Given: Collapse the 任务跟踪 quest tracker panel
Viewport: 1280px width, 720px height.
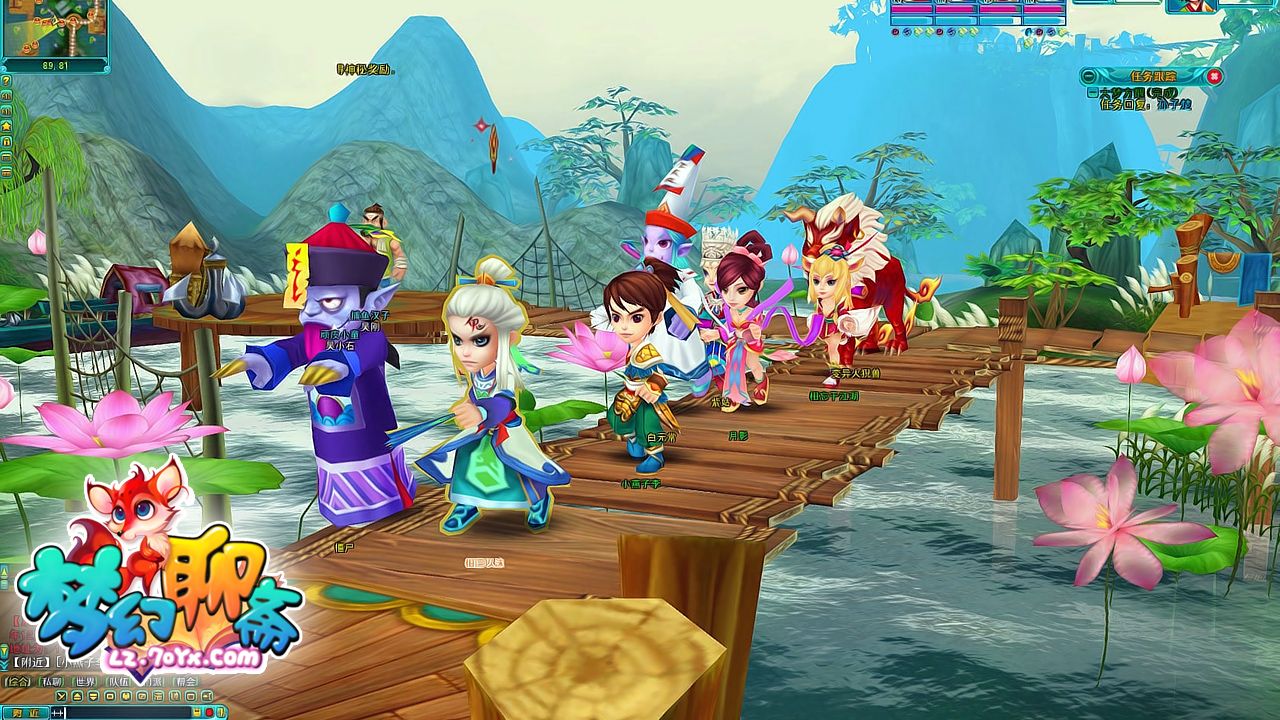Looking at the screenshot, I should click(x=1087, y=76).
